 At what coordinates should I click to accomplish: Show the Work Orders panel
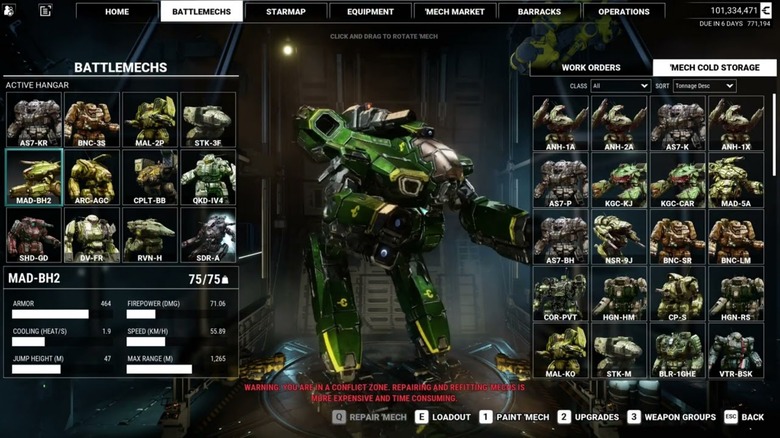(x=590, y=68)
